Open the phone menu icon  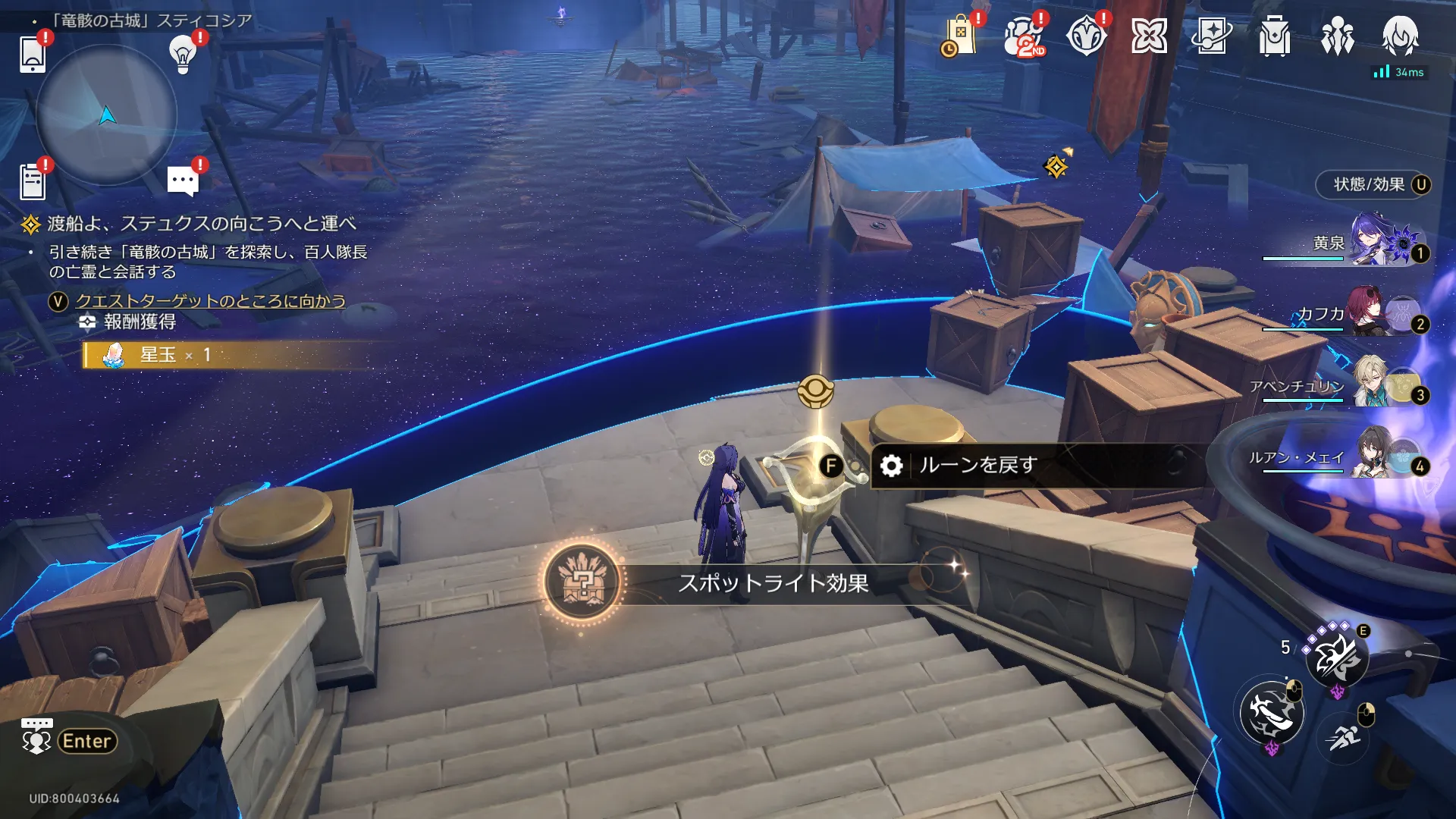[32, 54]
